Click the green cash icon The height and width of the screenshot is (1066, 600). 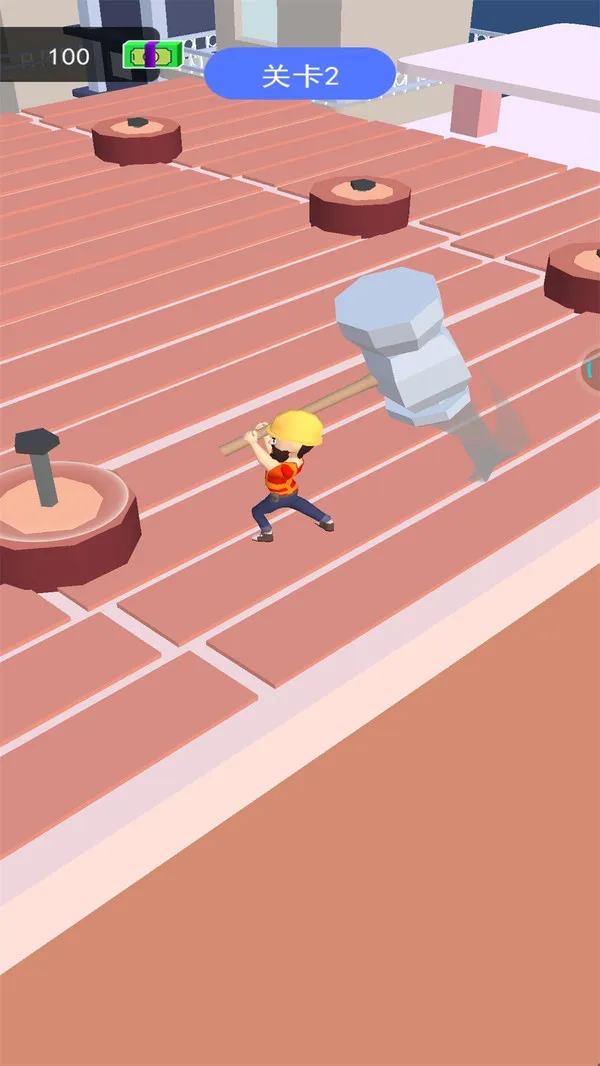pyautogui.click(x=151, y=55)
